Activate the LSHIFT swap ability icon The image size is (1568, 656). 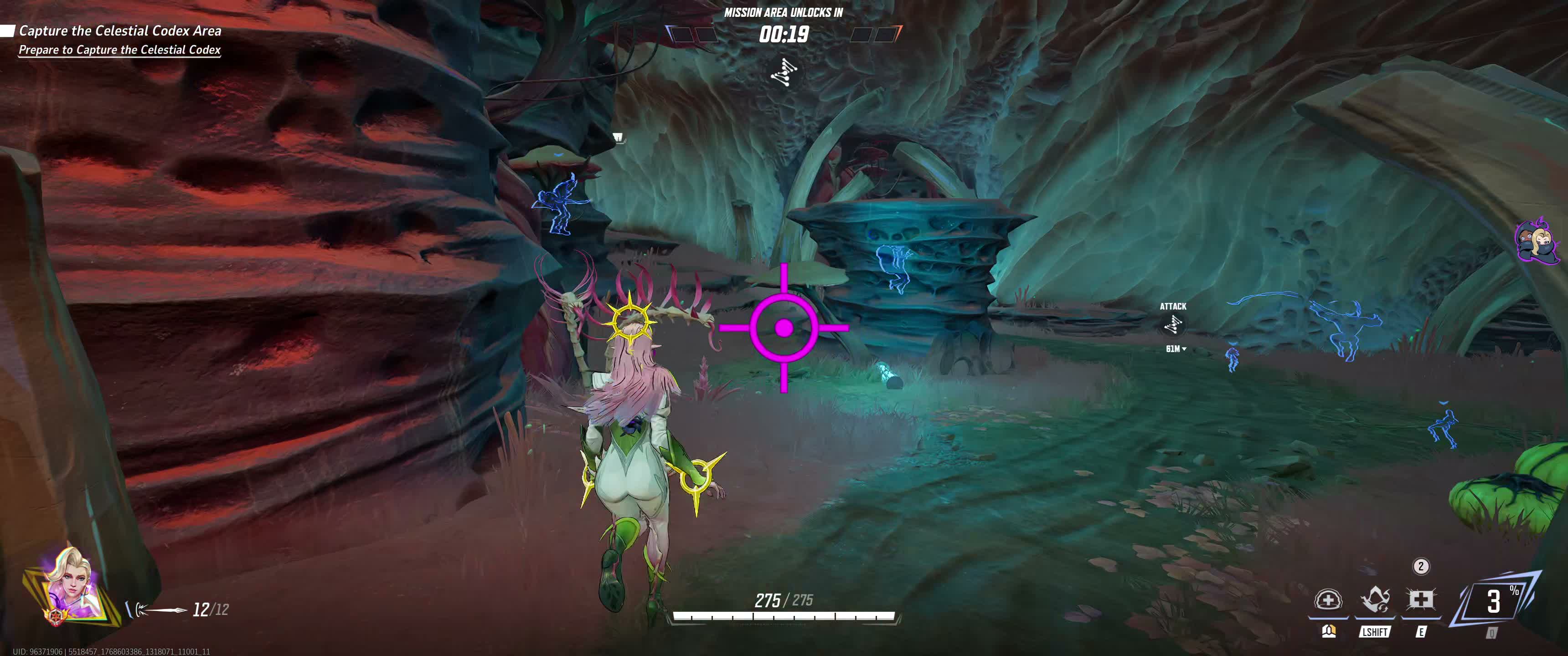coord(1374,600)
